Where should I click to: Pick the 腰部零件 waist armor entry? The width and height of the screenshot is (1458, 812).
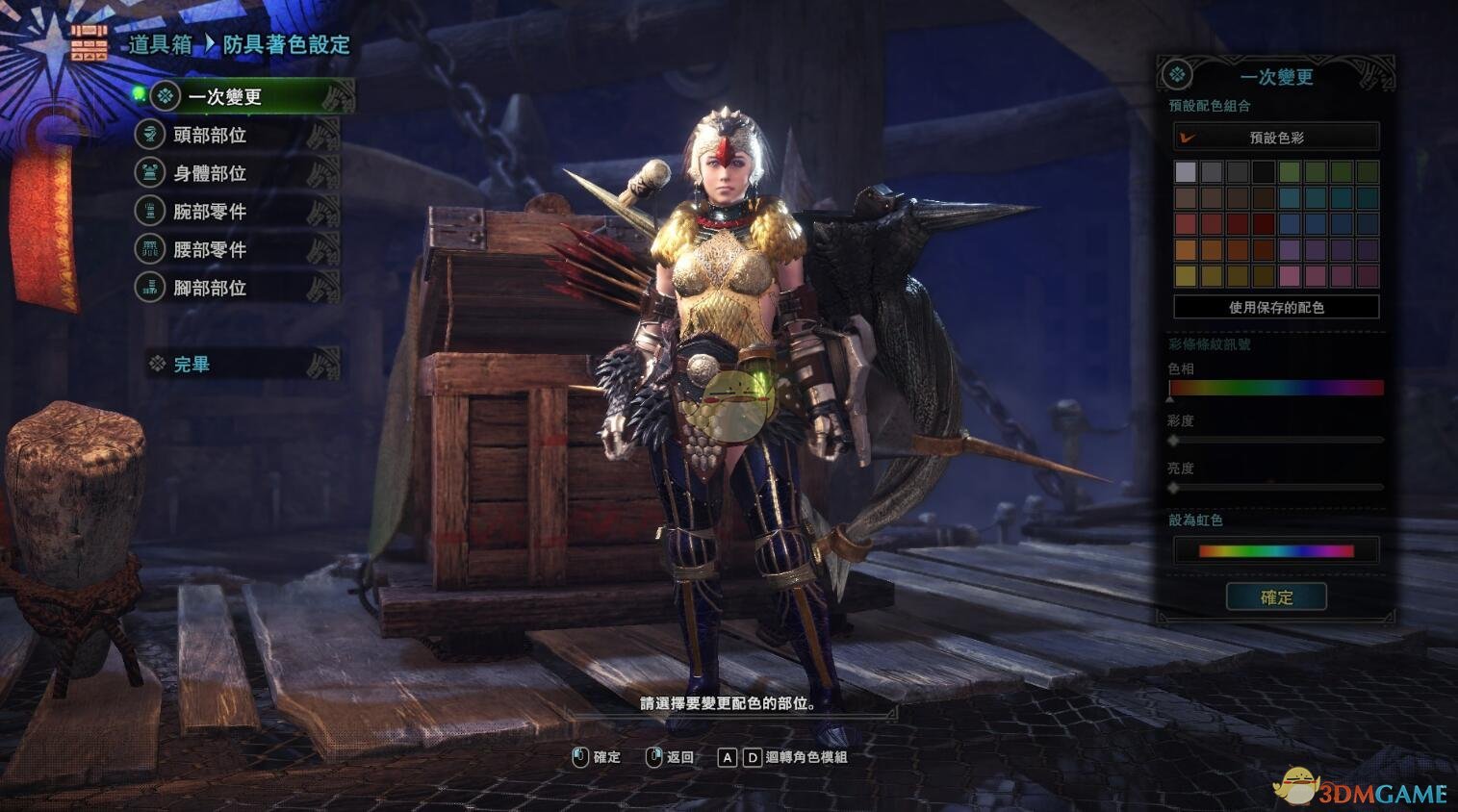click(210, 250)
